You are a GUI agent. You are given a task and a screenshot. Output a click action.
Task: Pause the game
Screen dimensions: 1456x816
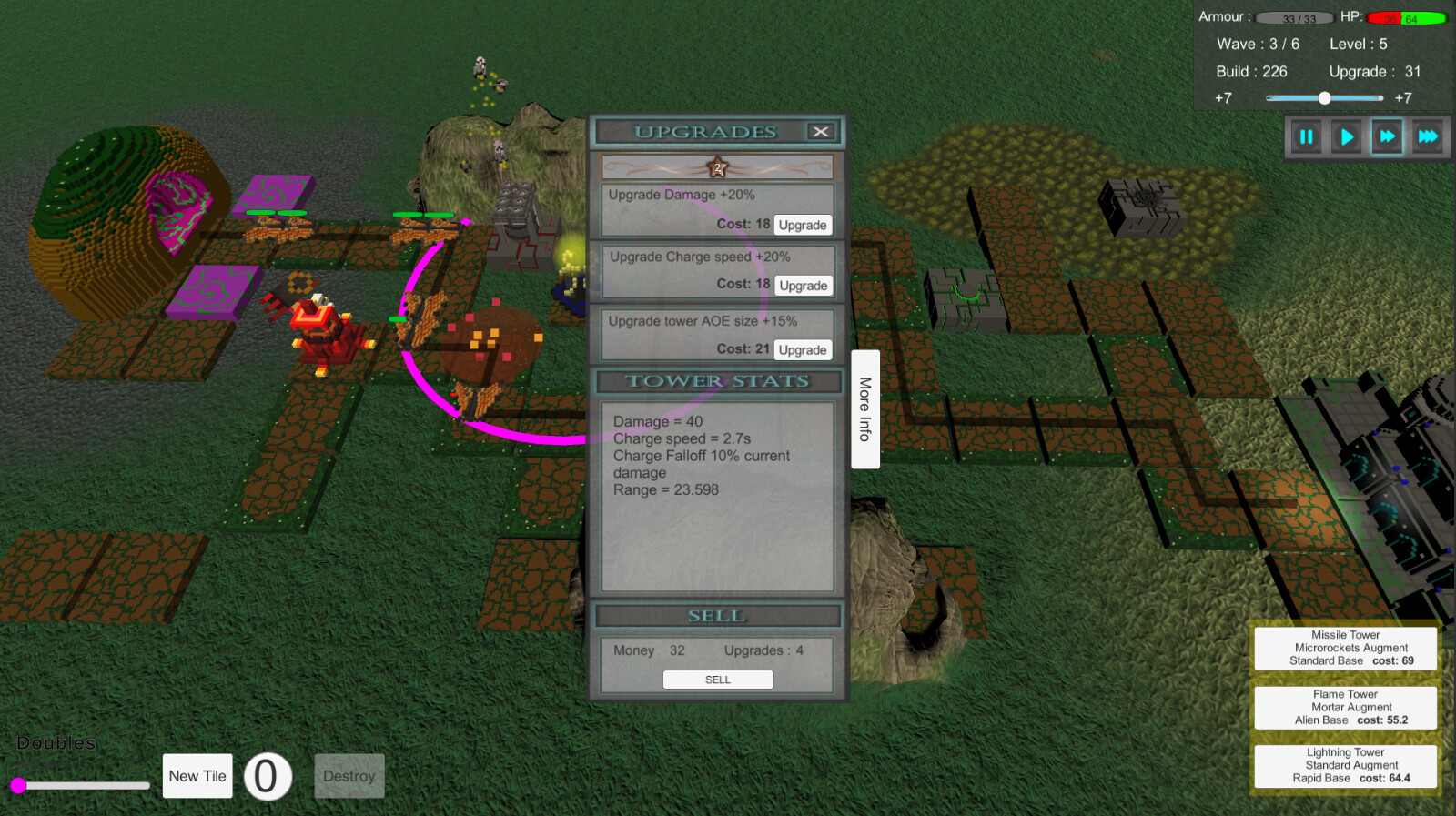pyautogui.click(x=1305, y=136)
